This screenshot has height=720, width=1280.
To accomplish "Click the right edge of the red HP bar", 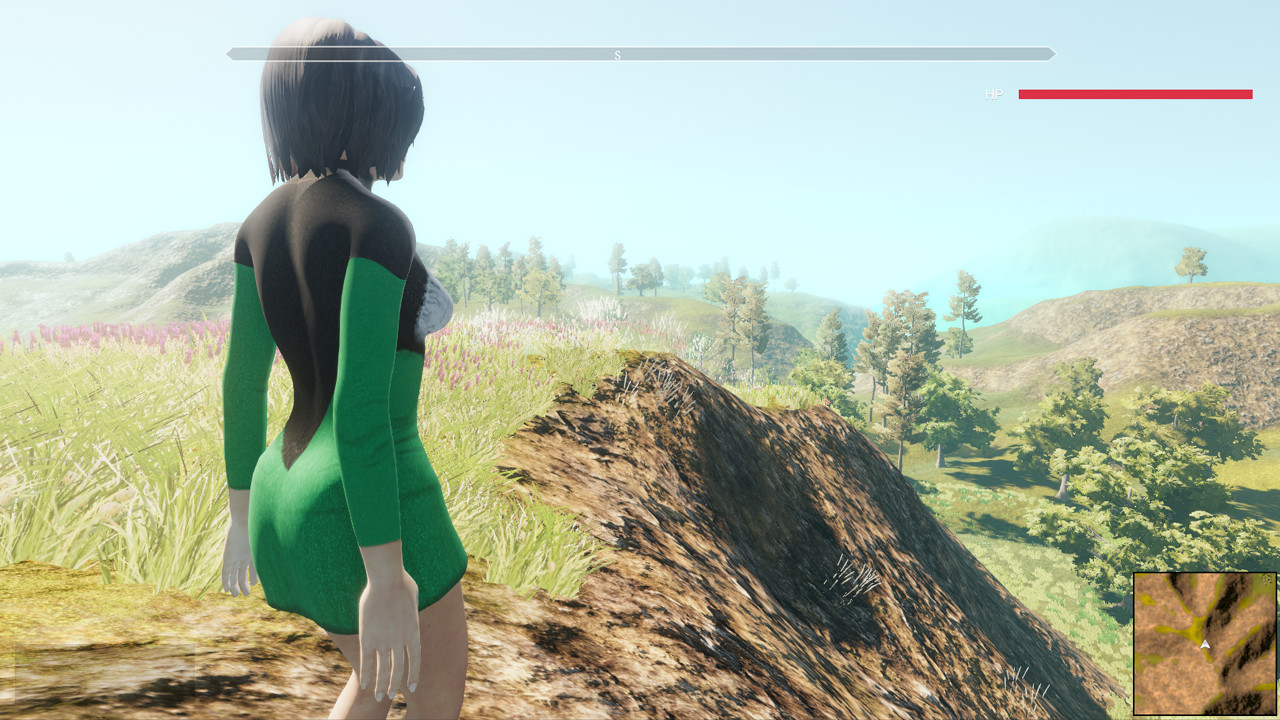I will click(x=1250, y=95).
